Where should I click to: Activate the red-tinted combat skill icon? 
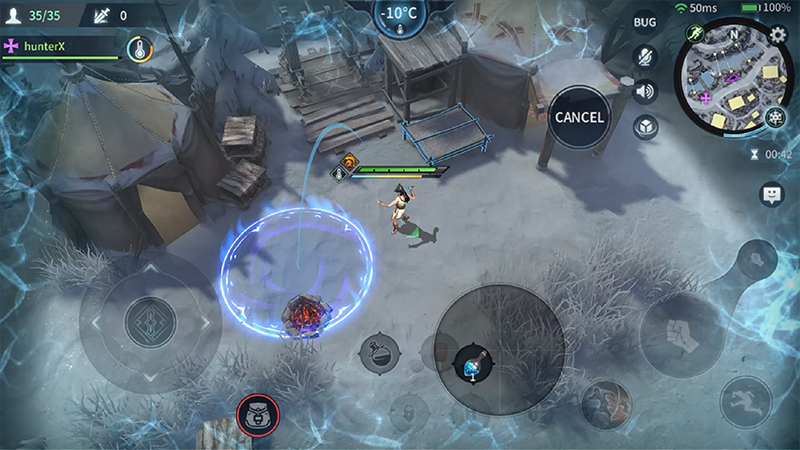(608, 404)
